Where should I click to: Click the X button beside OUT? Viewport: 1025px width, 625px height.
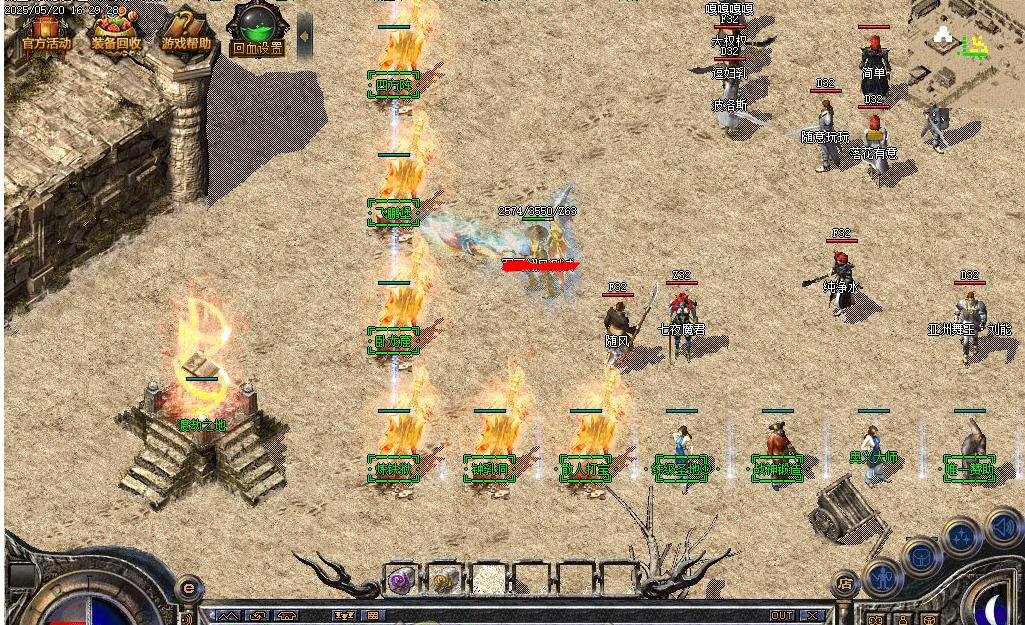[813, 615]
